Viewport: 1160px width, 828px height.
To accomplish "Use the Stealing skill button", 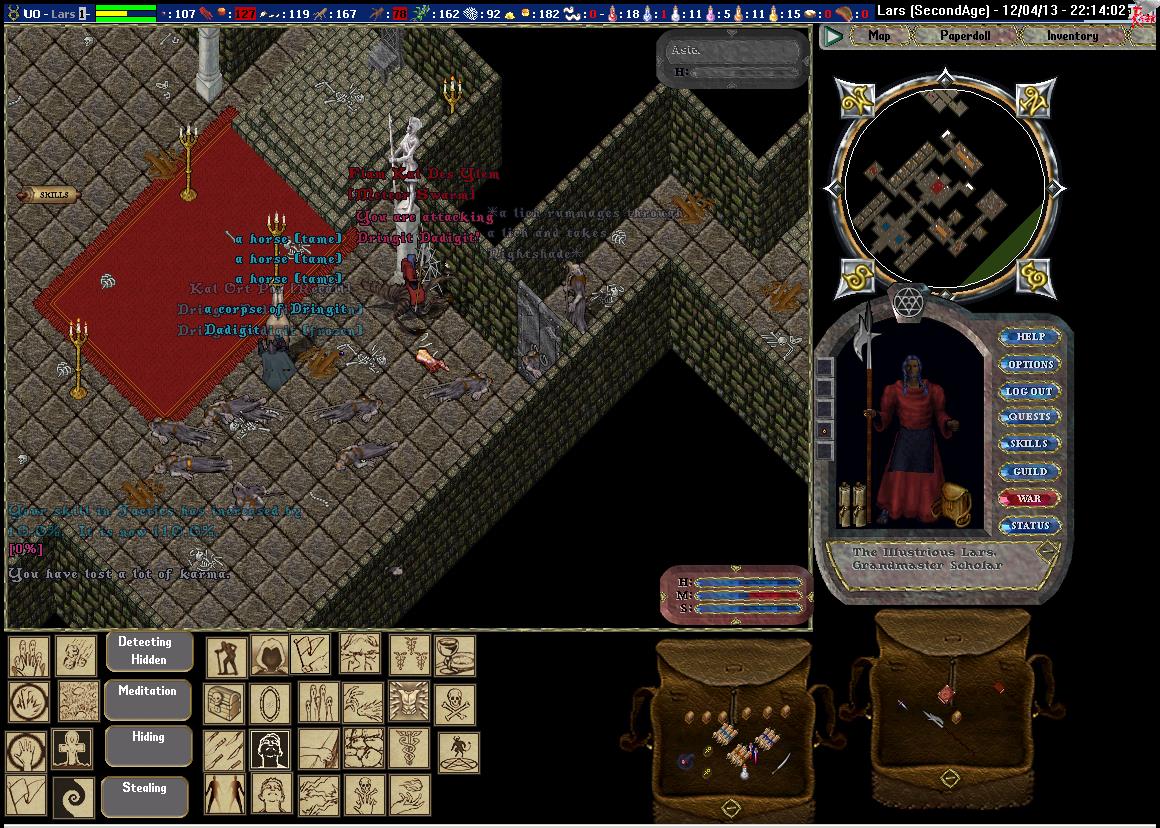I will click(145, 795).
